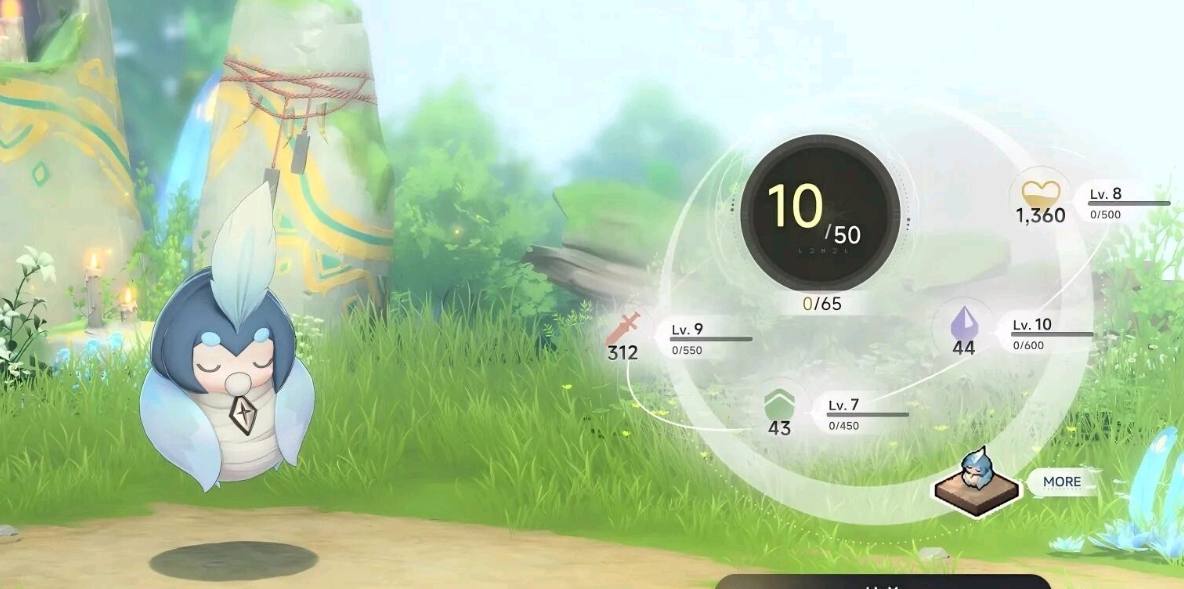
Task: Select the purple droplet stat icon
Action: 963,324
